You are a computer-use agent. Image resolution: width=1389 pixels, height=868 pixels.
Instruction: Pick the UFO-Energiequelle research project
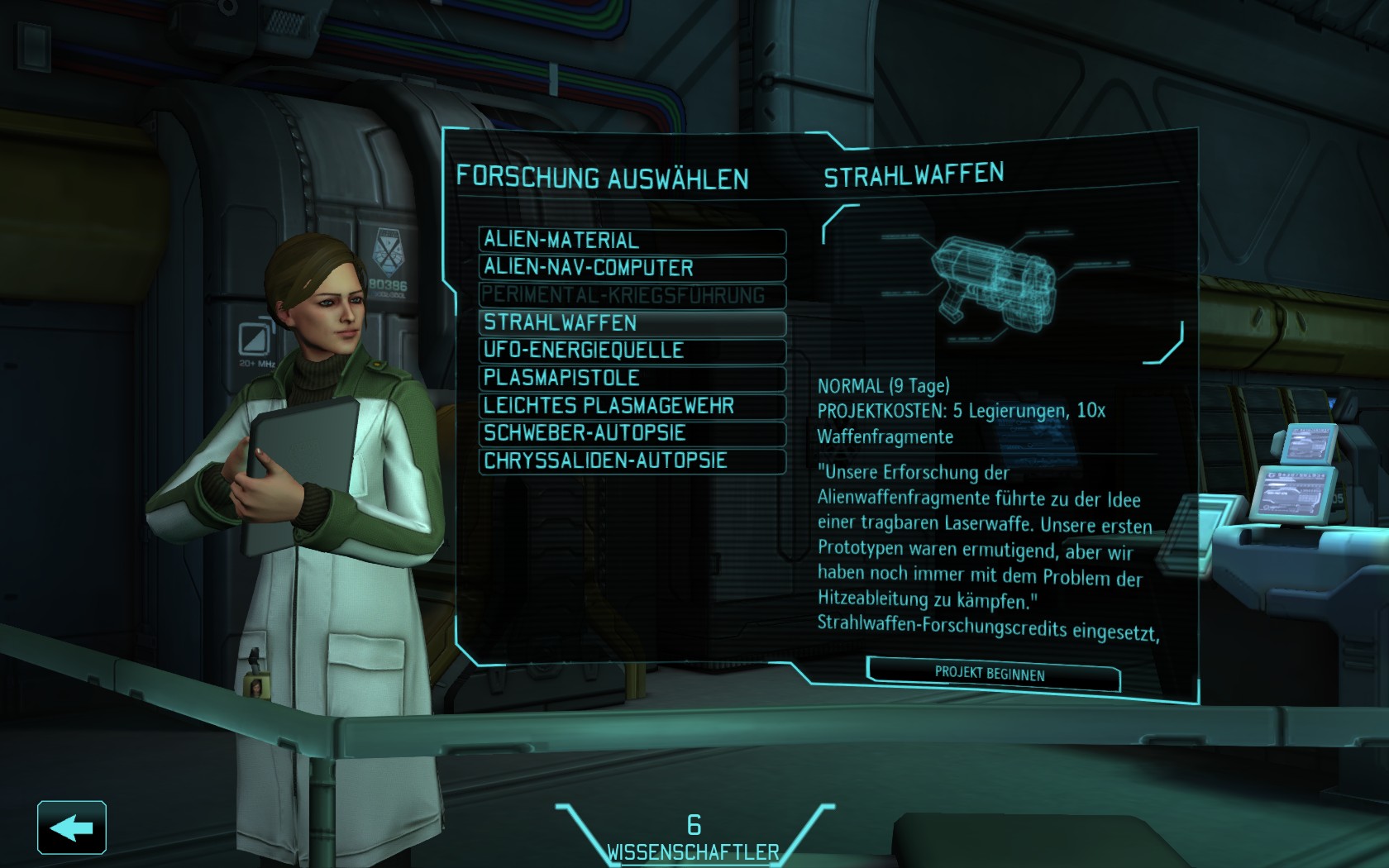click(632, 351)
